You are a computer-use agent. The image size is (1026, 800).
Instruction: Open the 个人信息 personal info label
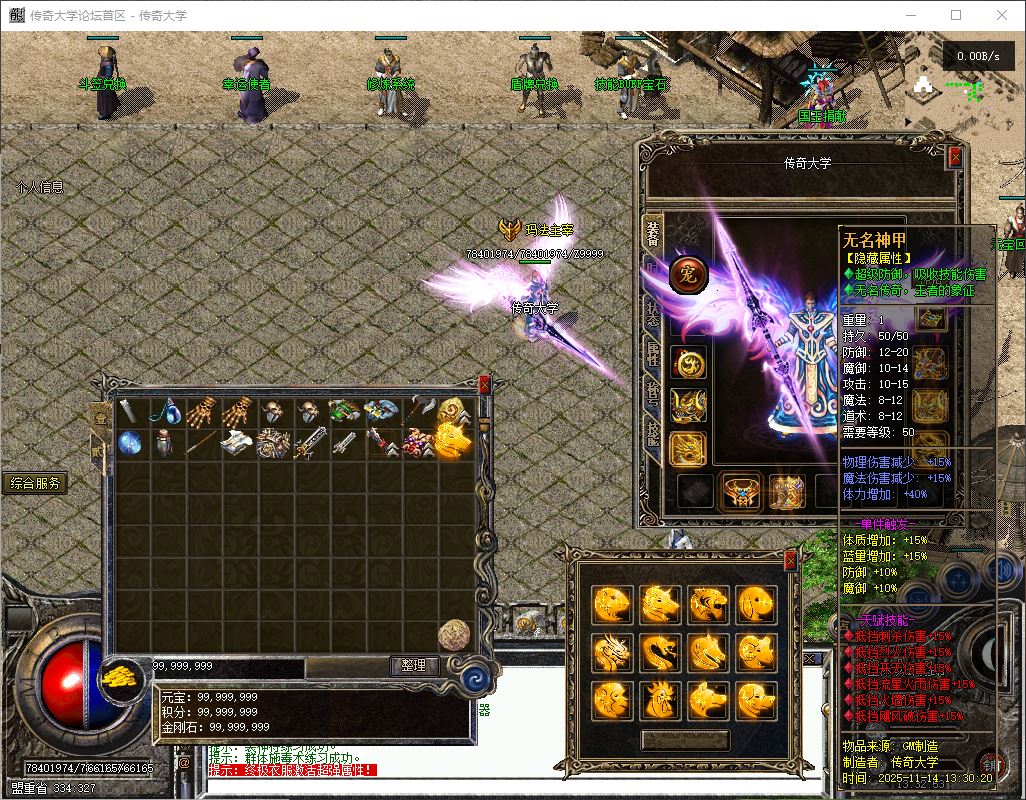(40, 187)
